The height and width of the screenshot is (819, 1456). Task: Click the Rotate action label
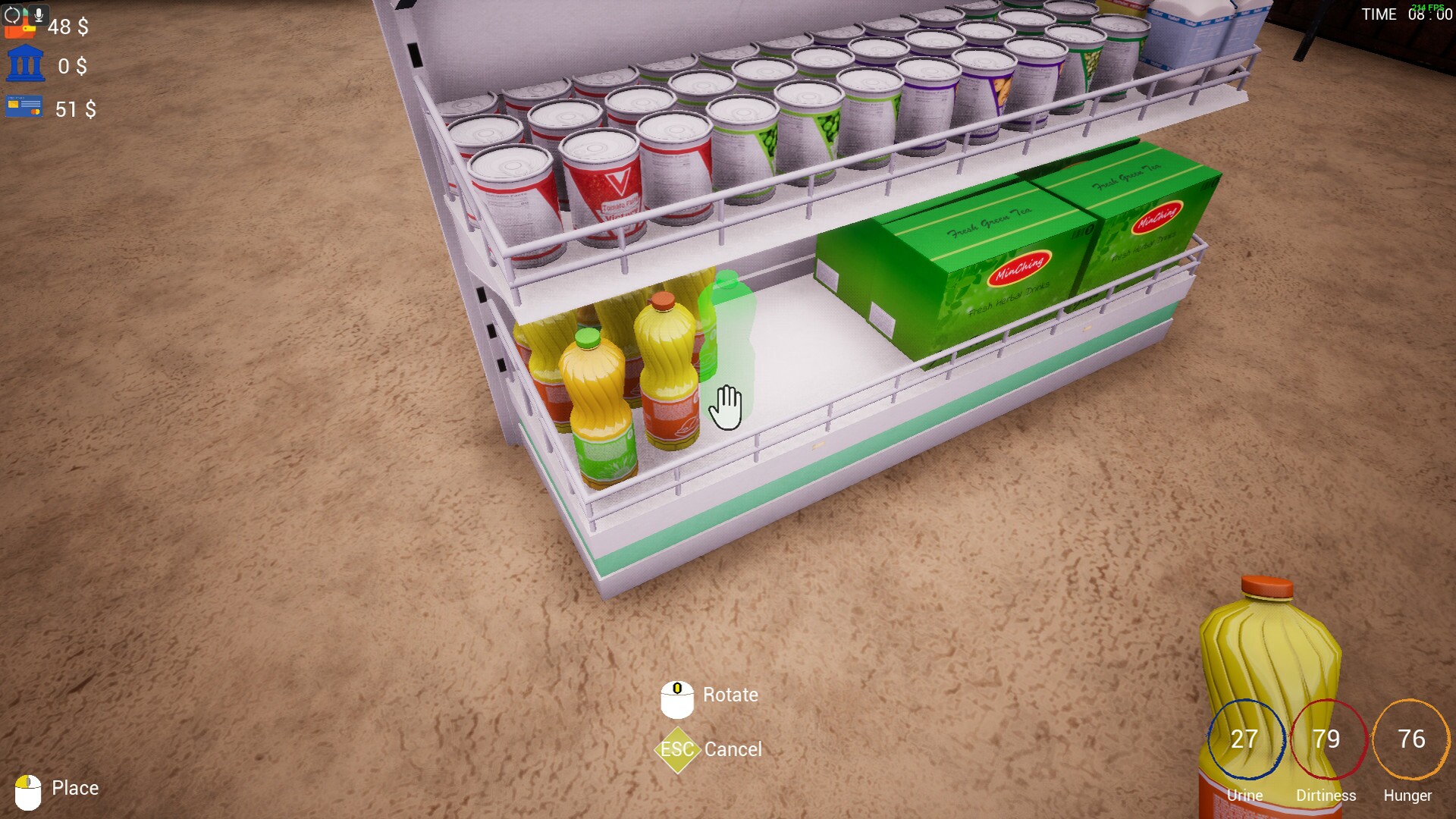pyautogui.click(x=730, y=695)
